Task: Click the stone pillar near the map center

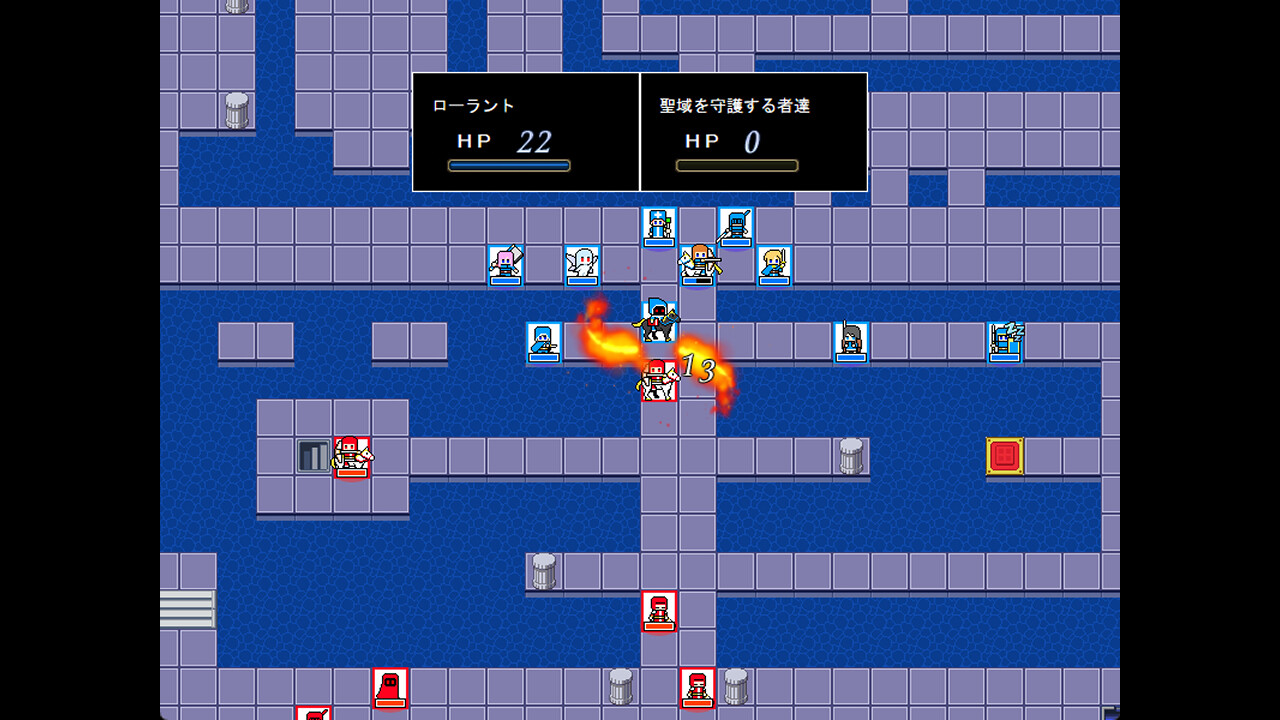Action: [x=852, y=455]
